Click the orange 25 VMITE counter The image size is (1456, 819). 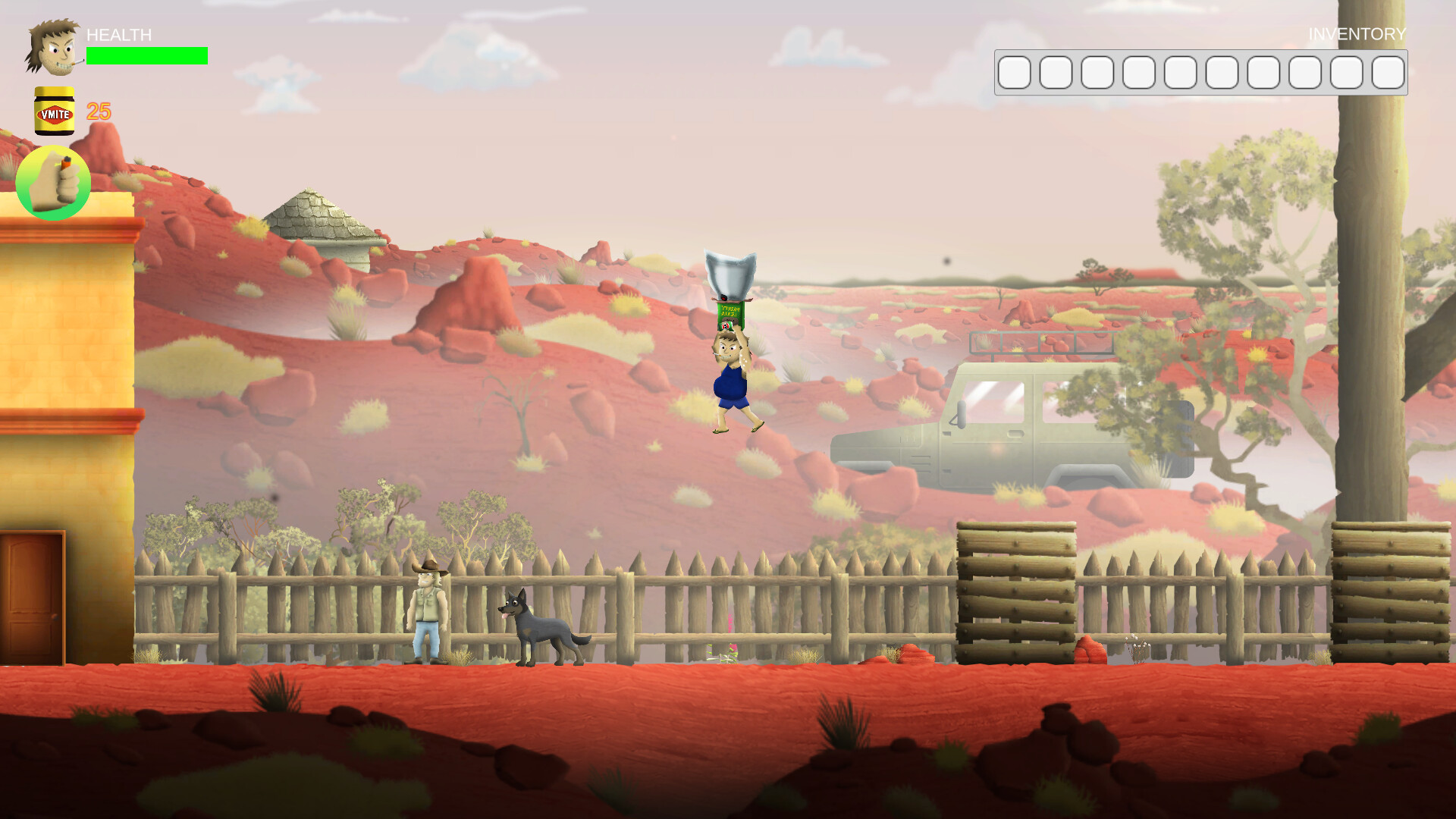[x=99, y=112]
